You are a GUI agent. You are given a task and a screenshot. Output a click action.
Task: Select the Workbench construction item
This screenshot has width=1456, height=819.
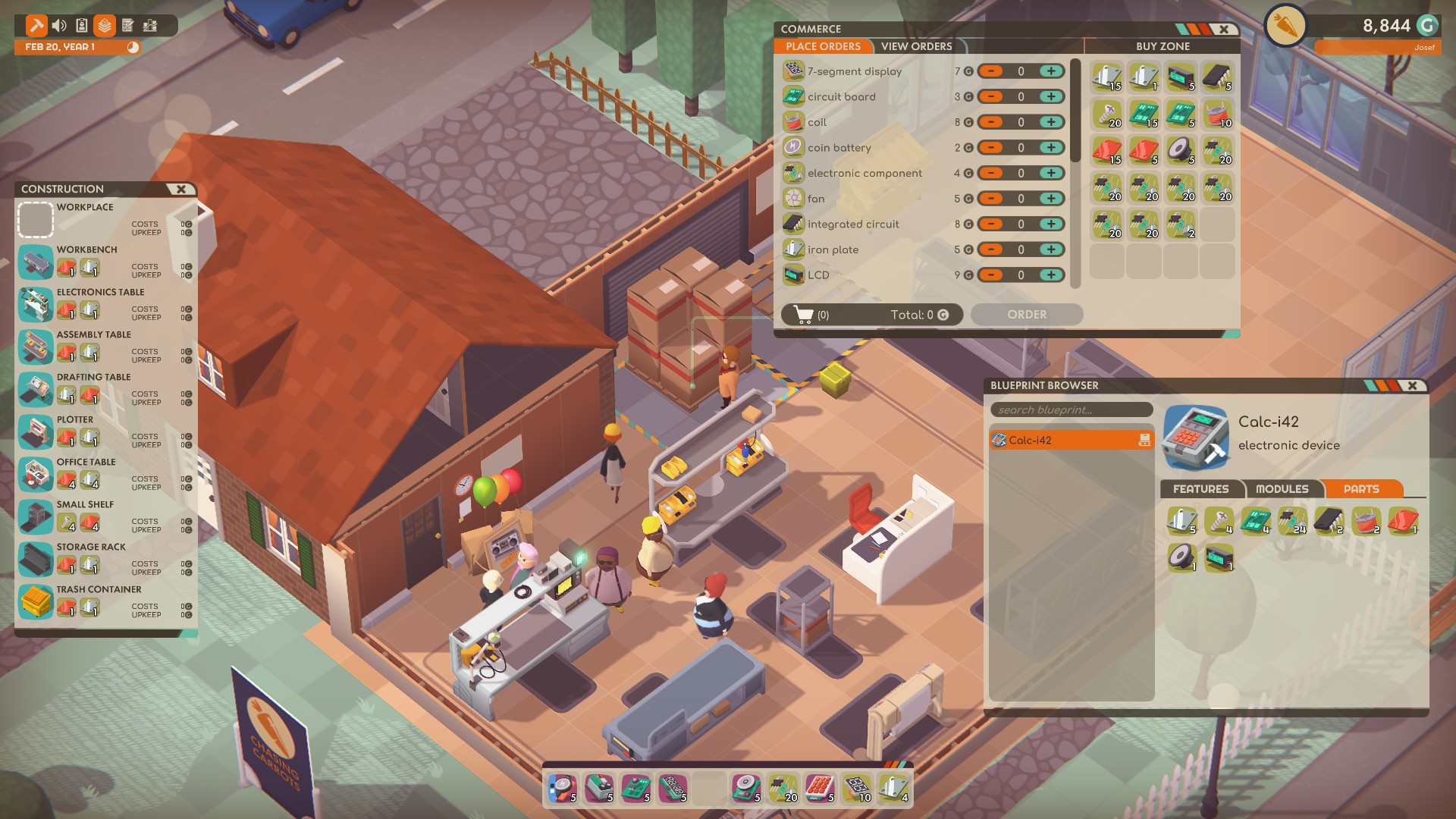pos(36,263)
